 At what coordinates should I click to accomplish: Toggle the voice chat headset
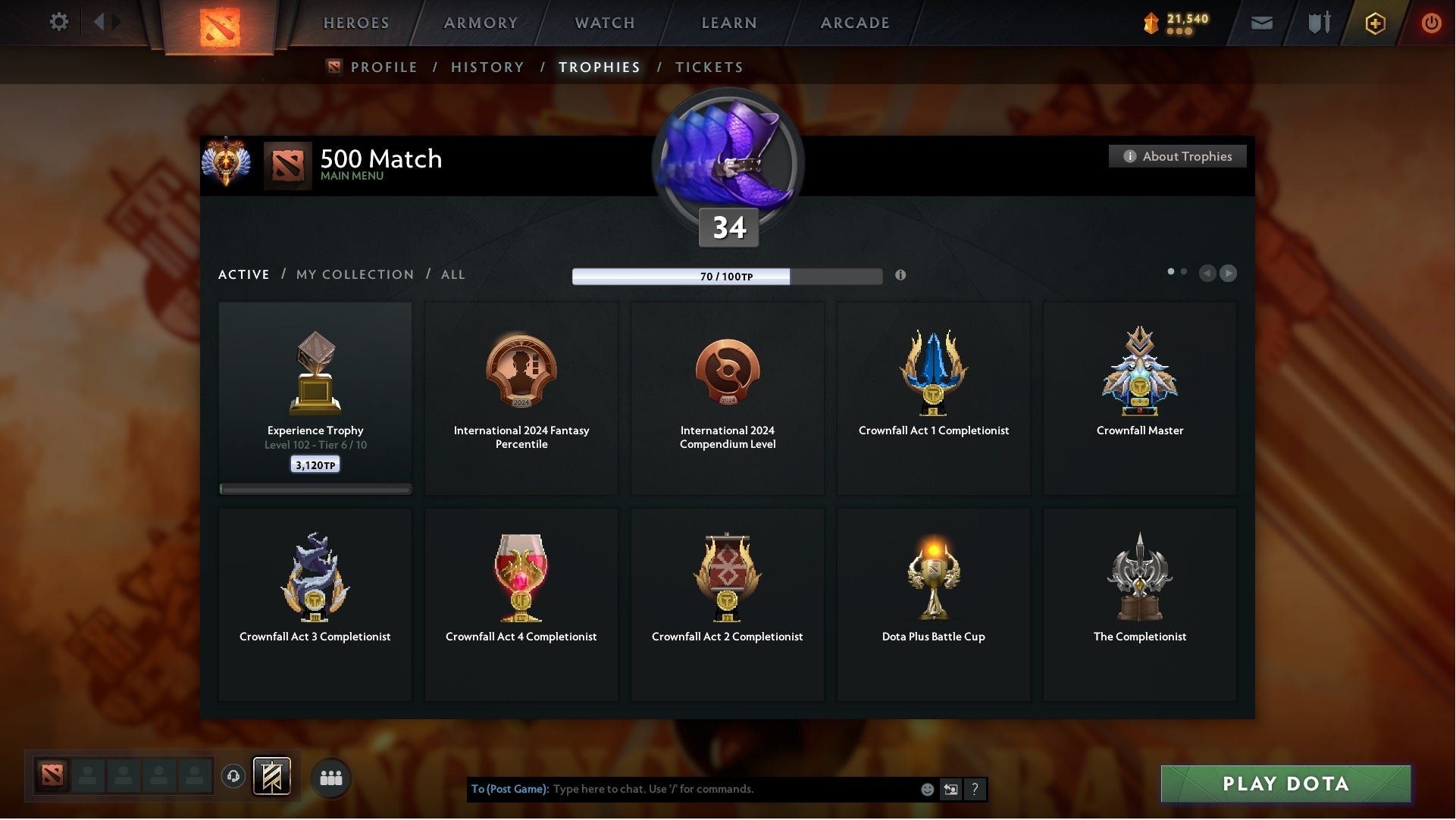[233, 777]
